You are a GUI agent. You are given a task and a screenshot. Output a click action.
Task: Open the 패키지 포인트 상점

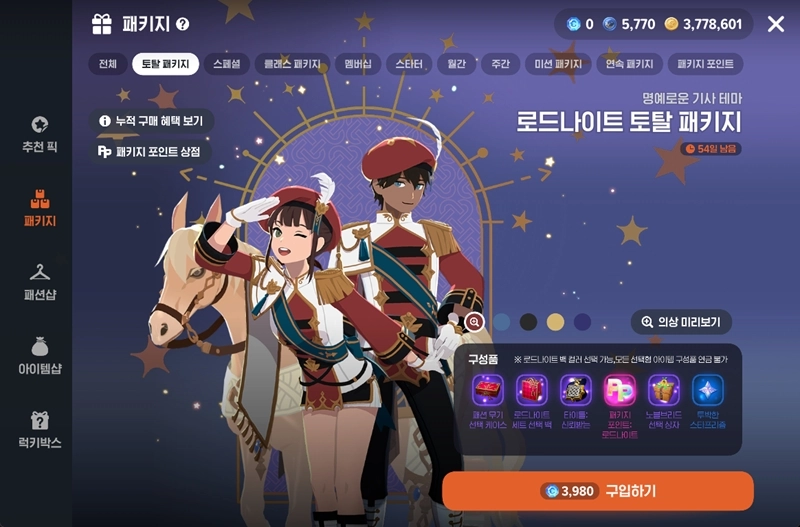150,152
